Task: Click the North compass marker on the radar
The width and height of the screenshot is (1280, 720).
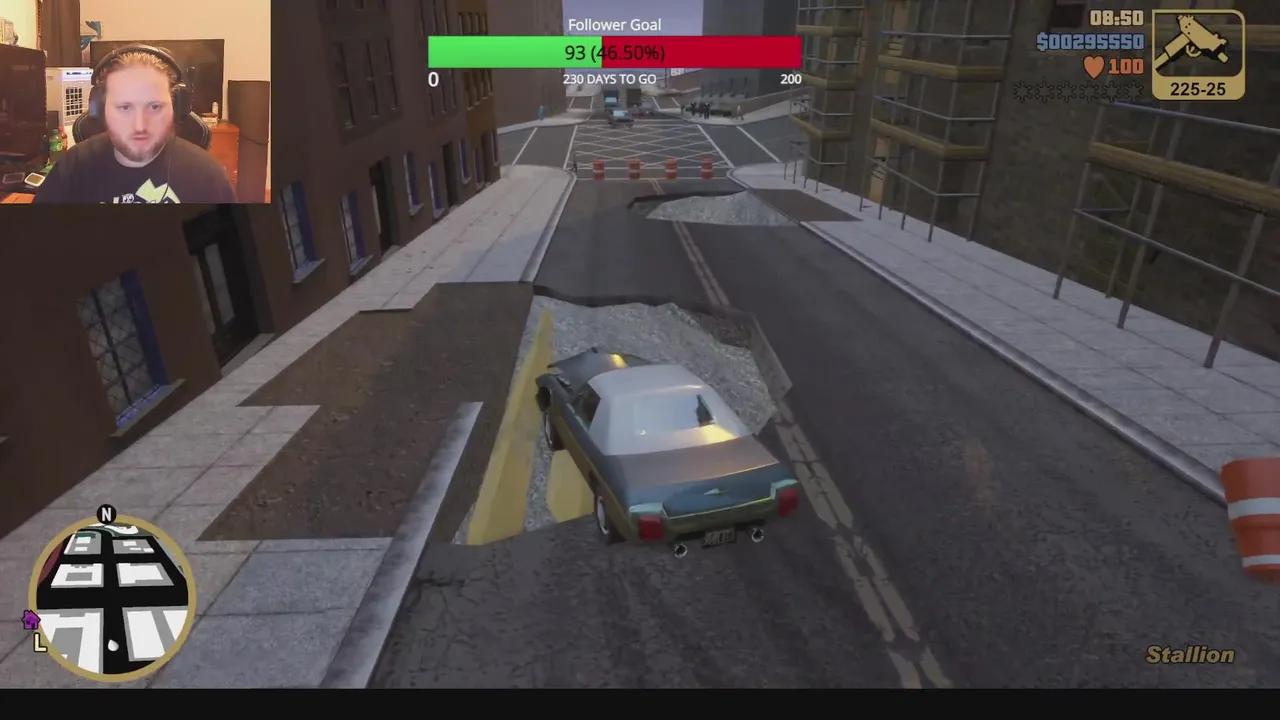Action: click(x=108, y=515)
